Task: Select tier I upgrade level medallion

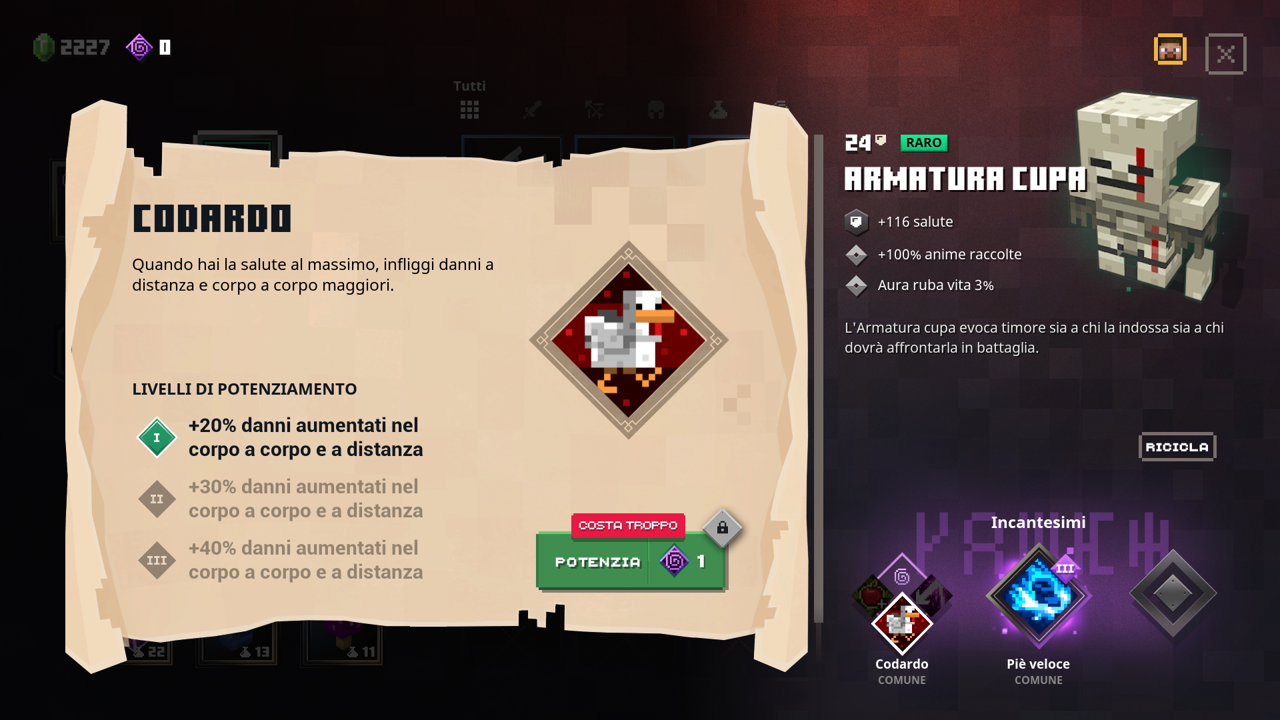Action: (x=156, y=437)
